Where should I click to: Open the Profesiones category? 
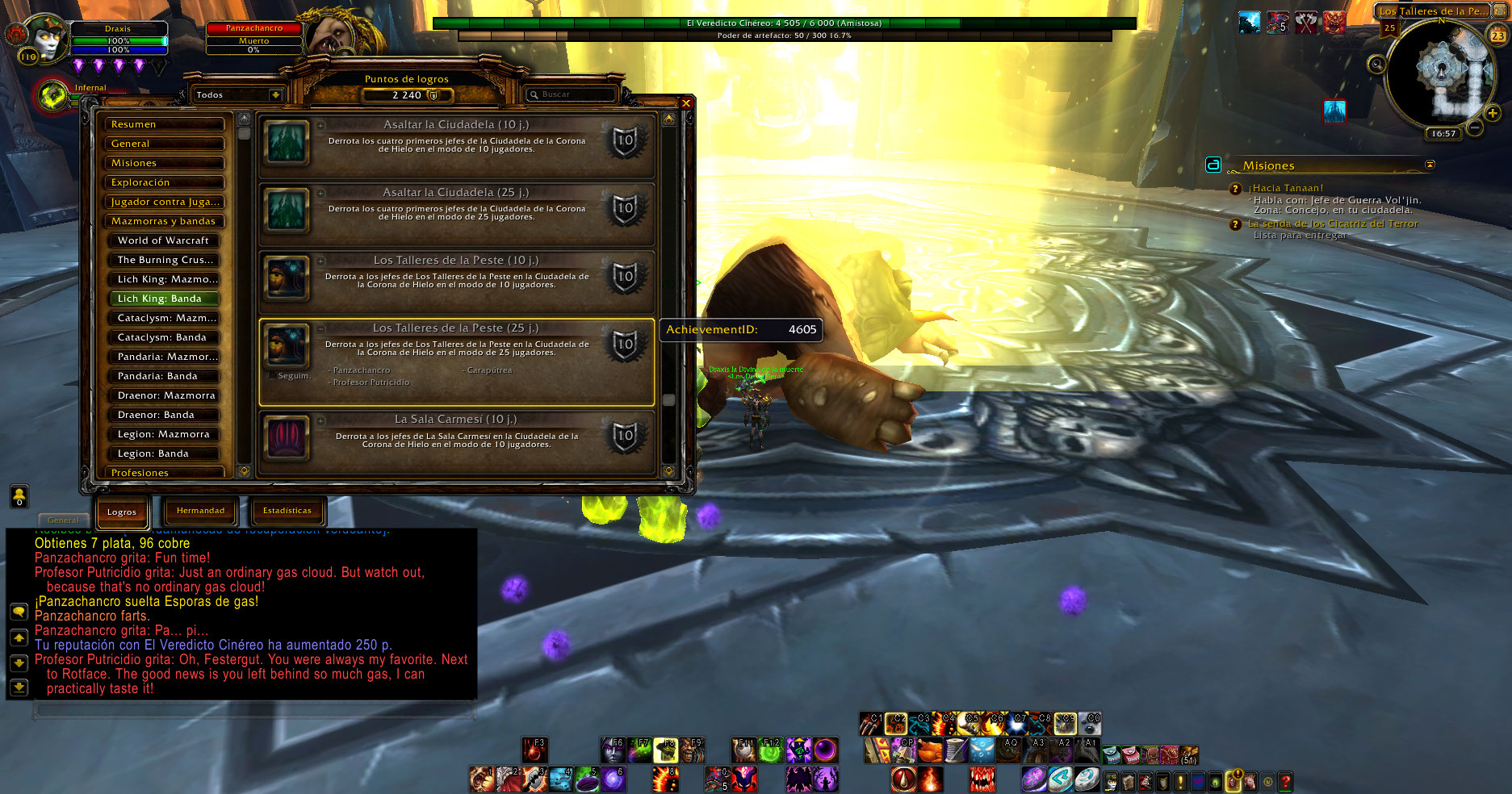point(164,472)
